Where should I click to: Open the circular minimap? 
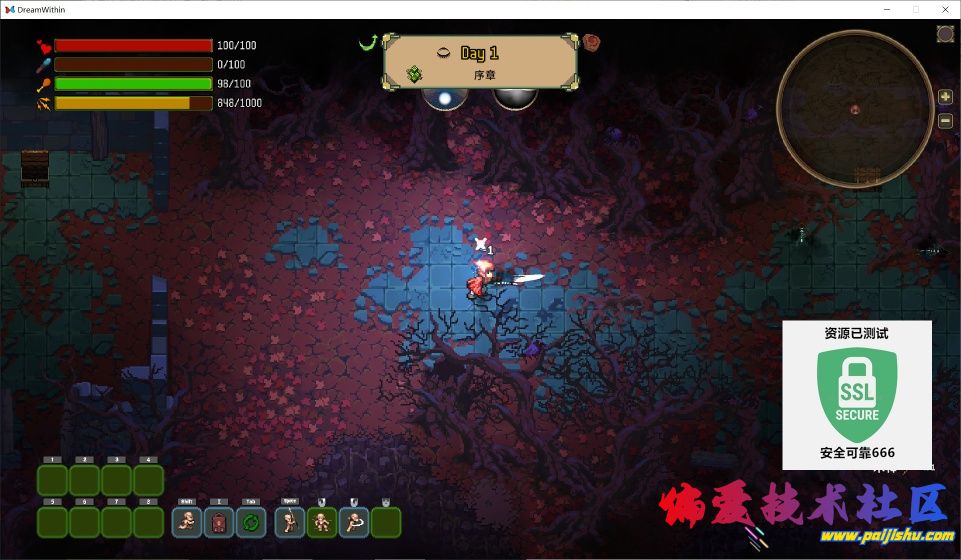click(856, 108)
